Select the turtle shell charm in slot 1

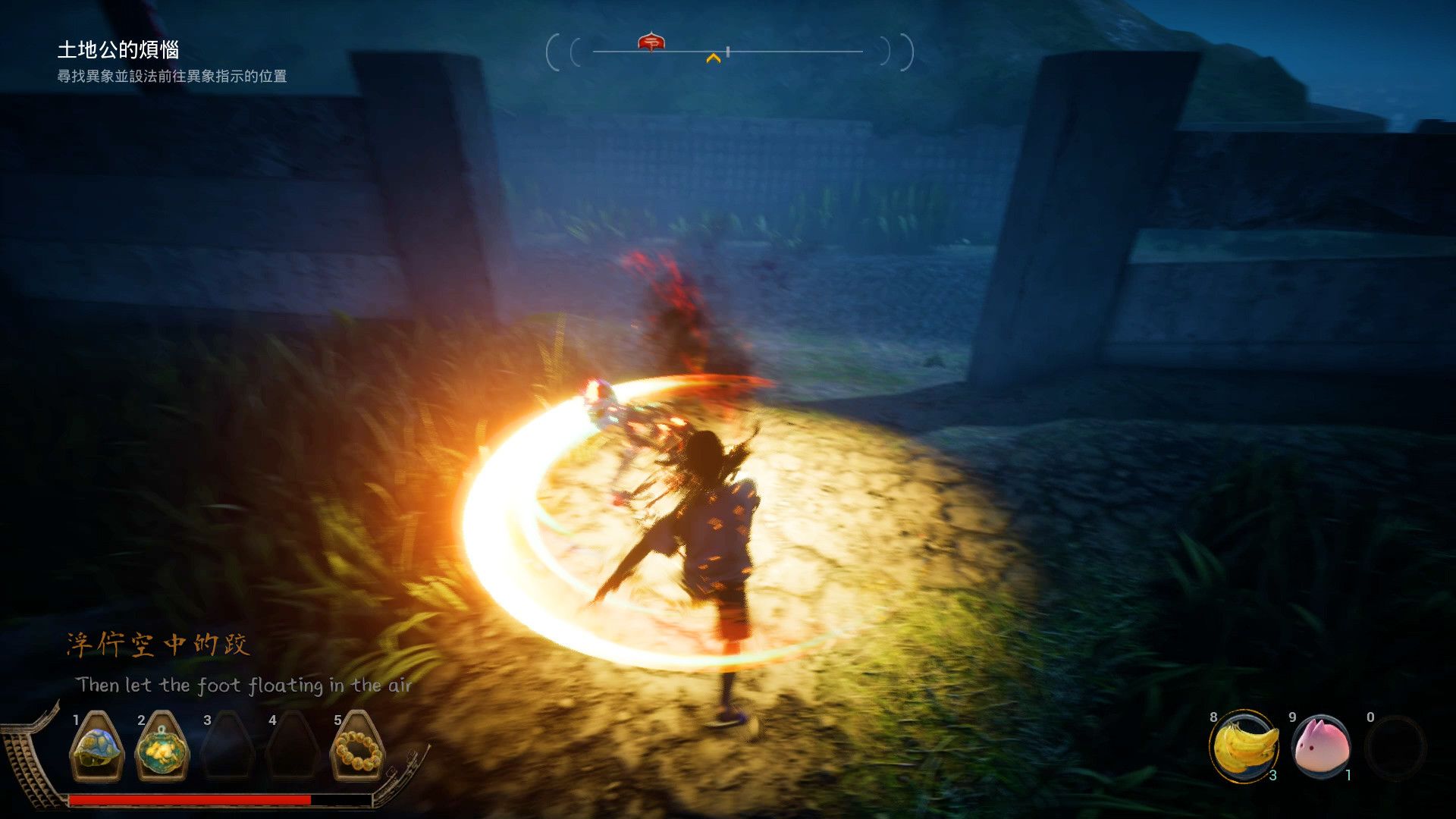pos(97,747)
